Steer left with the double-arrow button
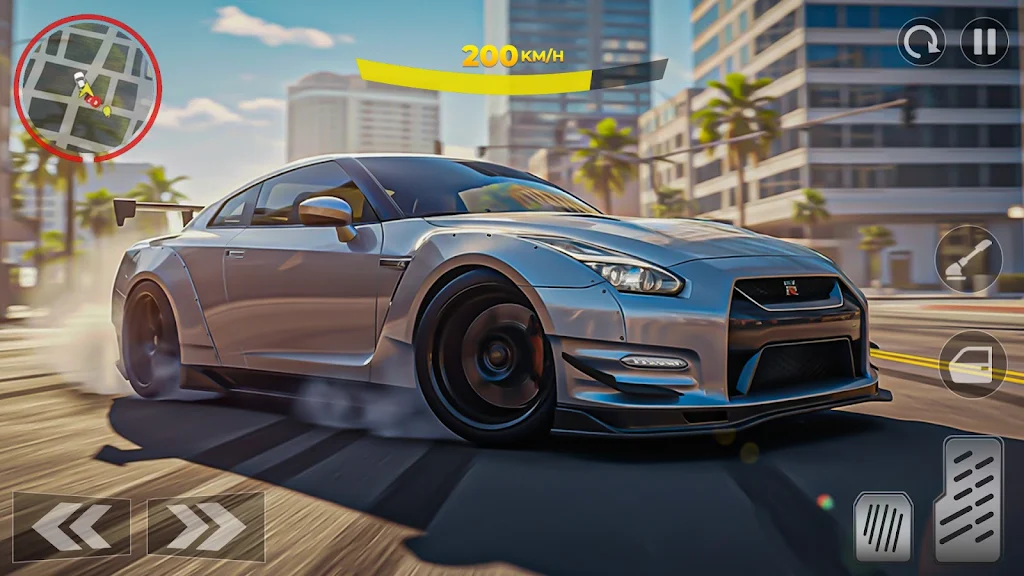The width and height of the screenshot is (1024, 576). click(72, 526)
